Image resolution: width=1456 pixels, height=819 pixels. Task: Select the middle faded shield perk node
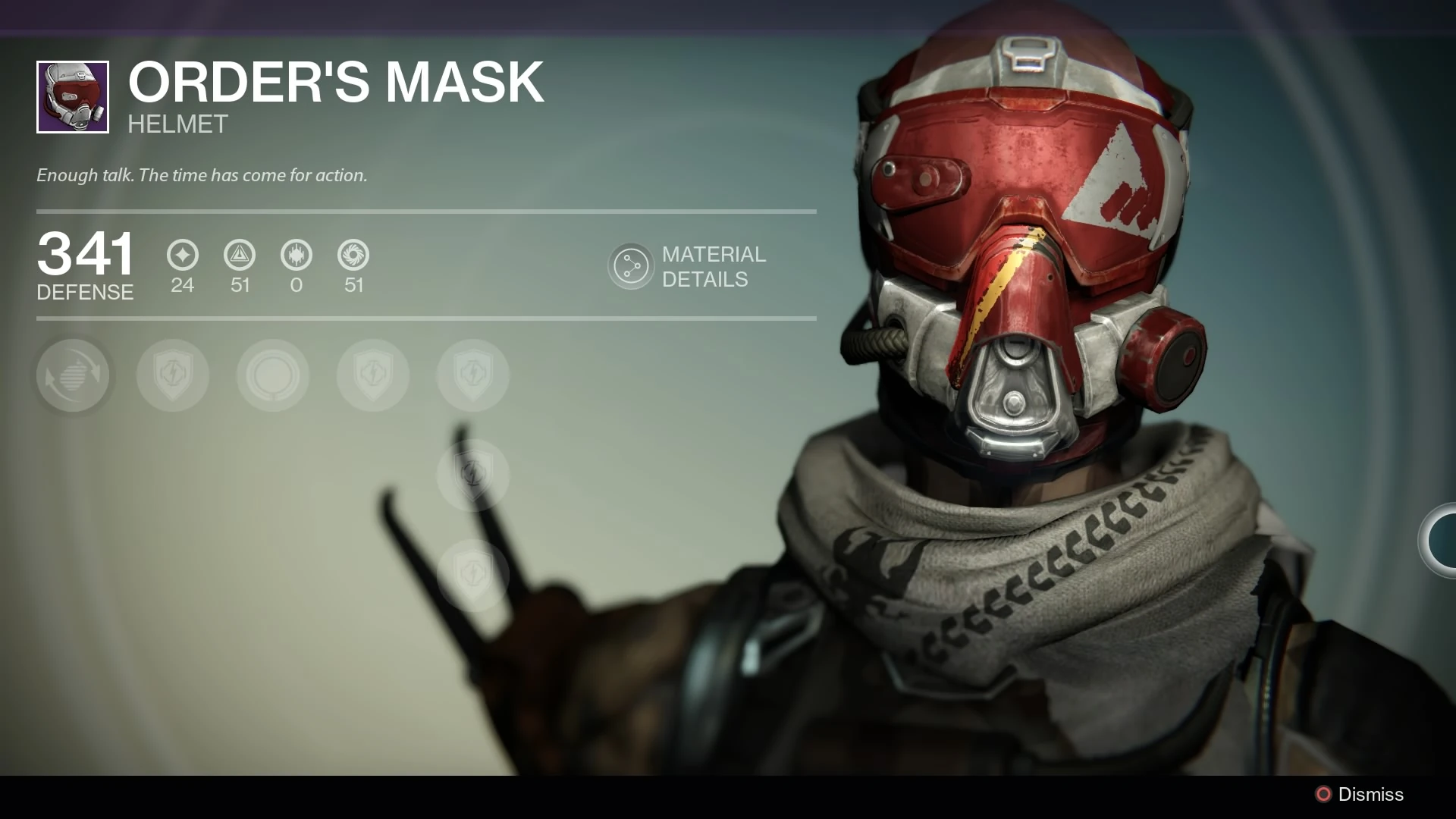click(472, 476)
